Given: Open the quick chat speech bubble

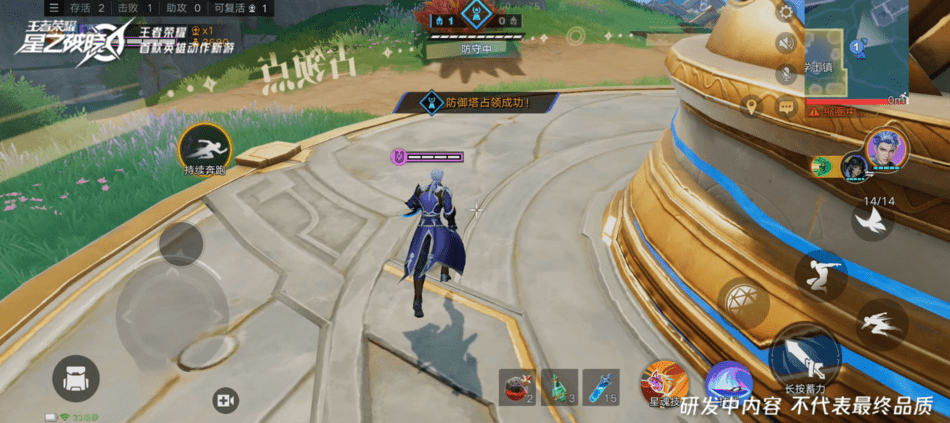Looking at the screenshot, I should 786,106.
